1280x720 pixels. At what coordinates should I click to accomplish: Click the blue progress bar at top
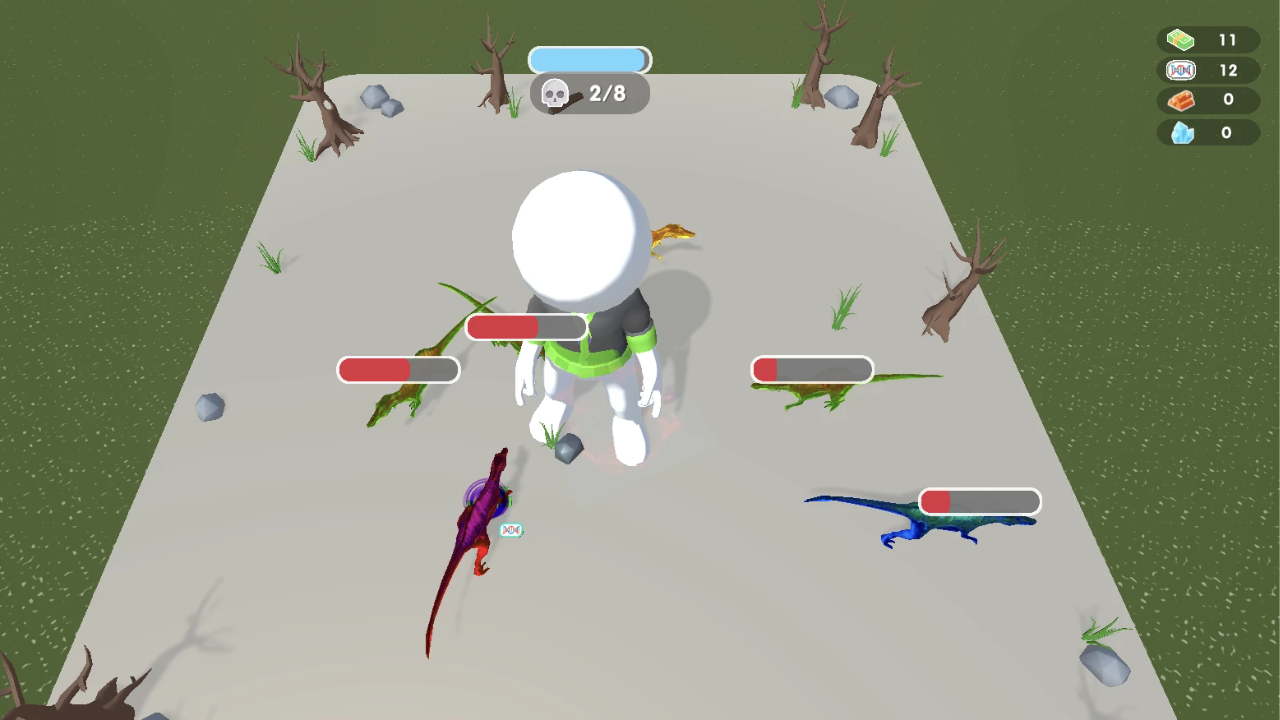[589, 59]
